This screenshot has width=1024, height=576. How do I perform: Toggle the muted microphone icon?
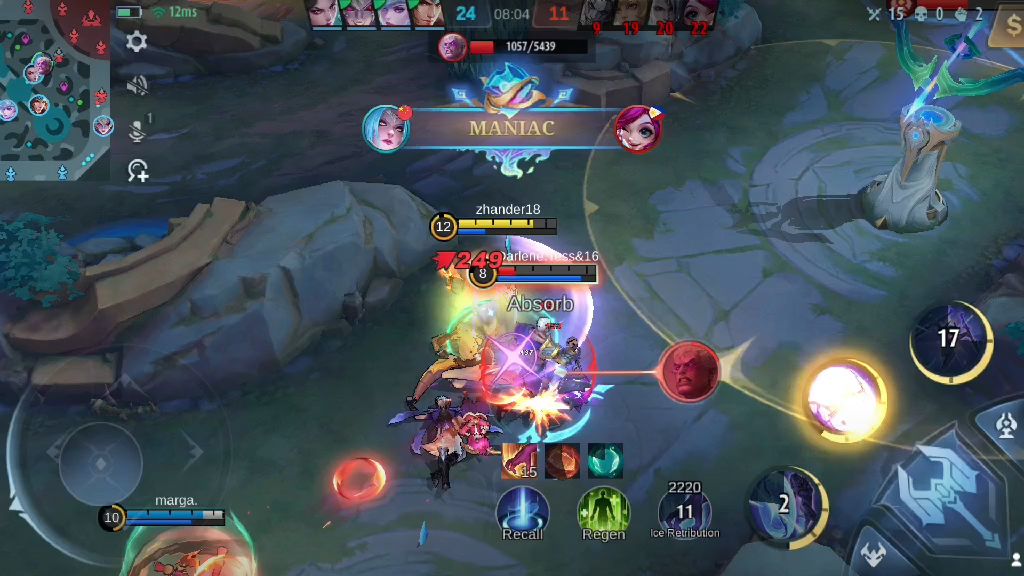tap(137, 128)
